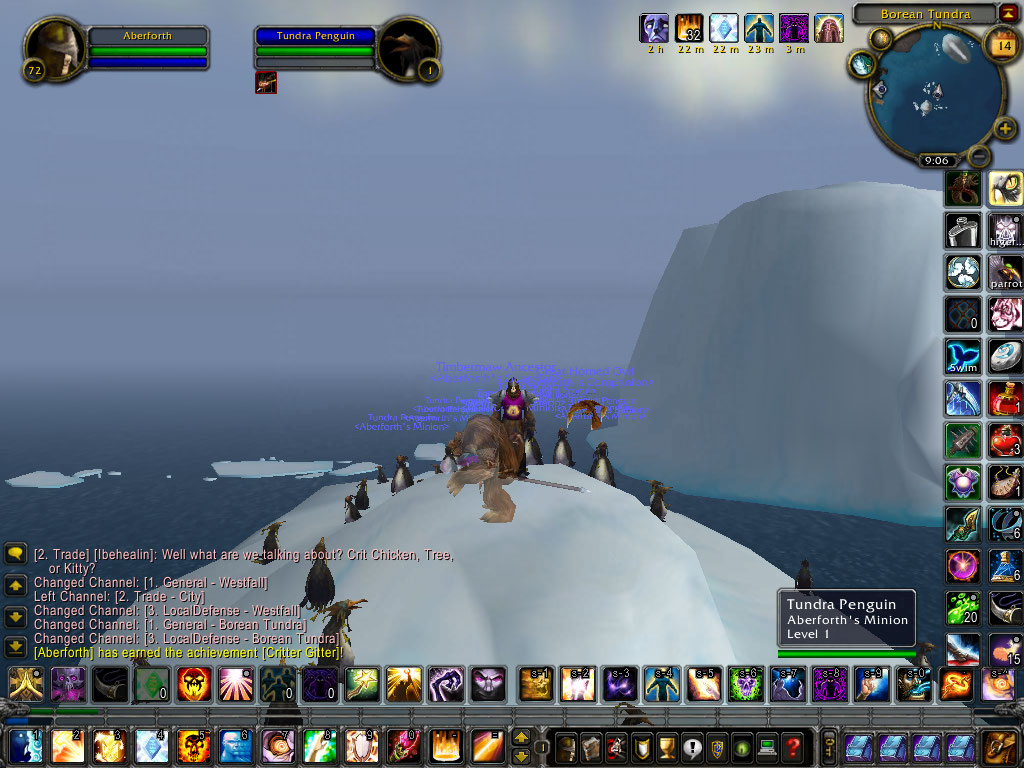Activate the parrot companion slot

coord(1005,272)
